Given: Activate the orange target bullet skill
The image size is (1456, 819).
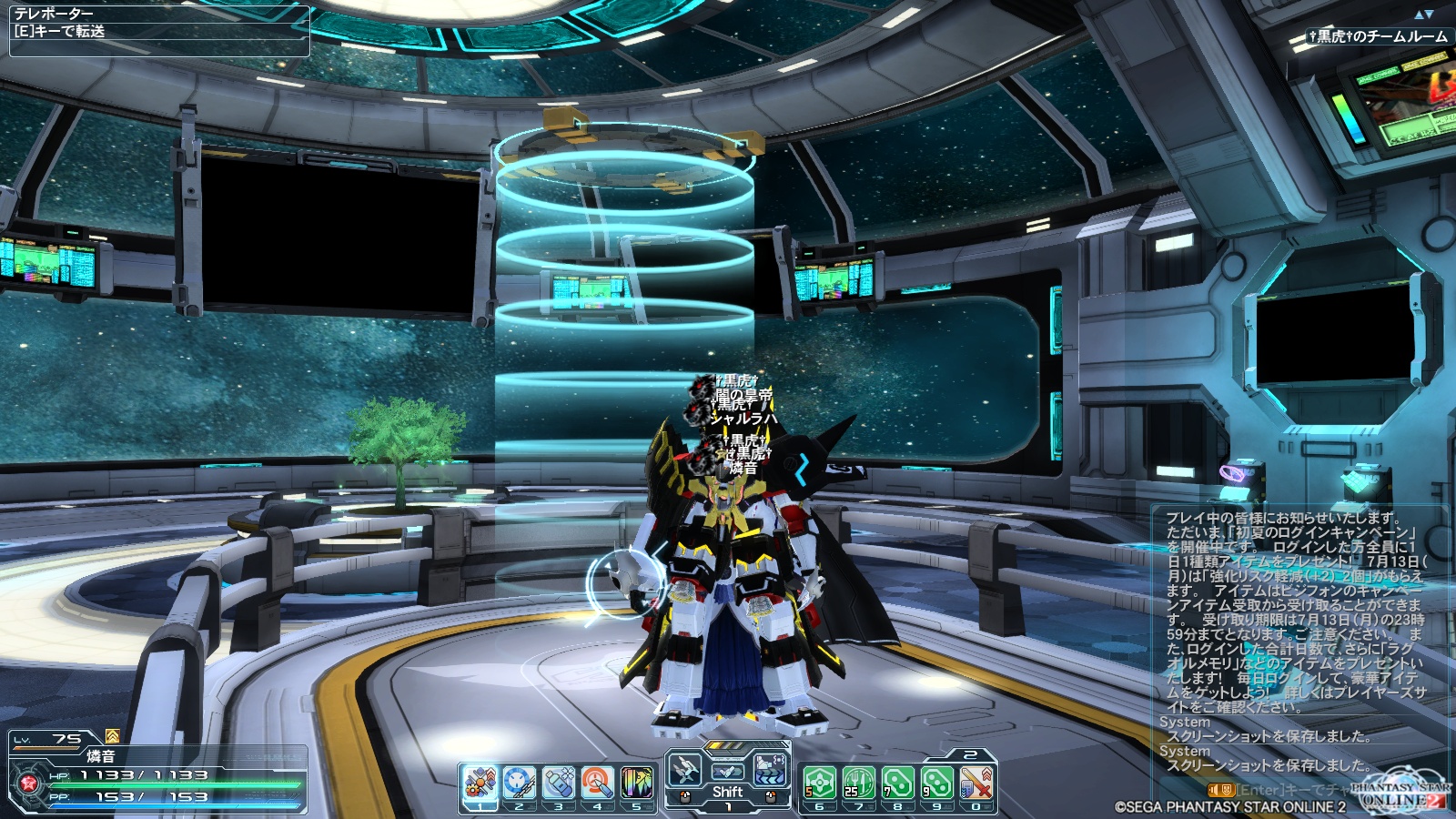Looking at the screenshot, I should pos(597,783).
